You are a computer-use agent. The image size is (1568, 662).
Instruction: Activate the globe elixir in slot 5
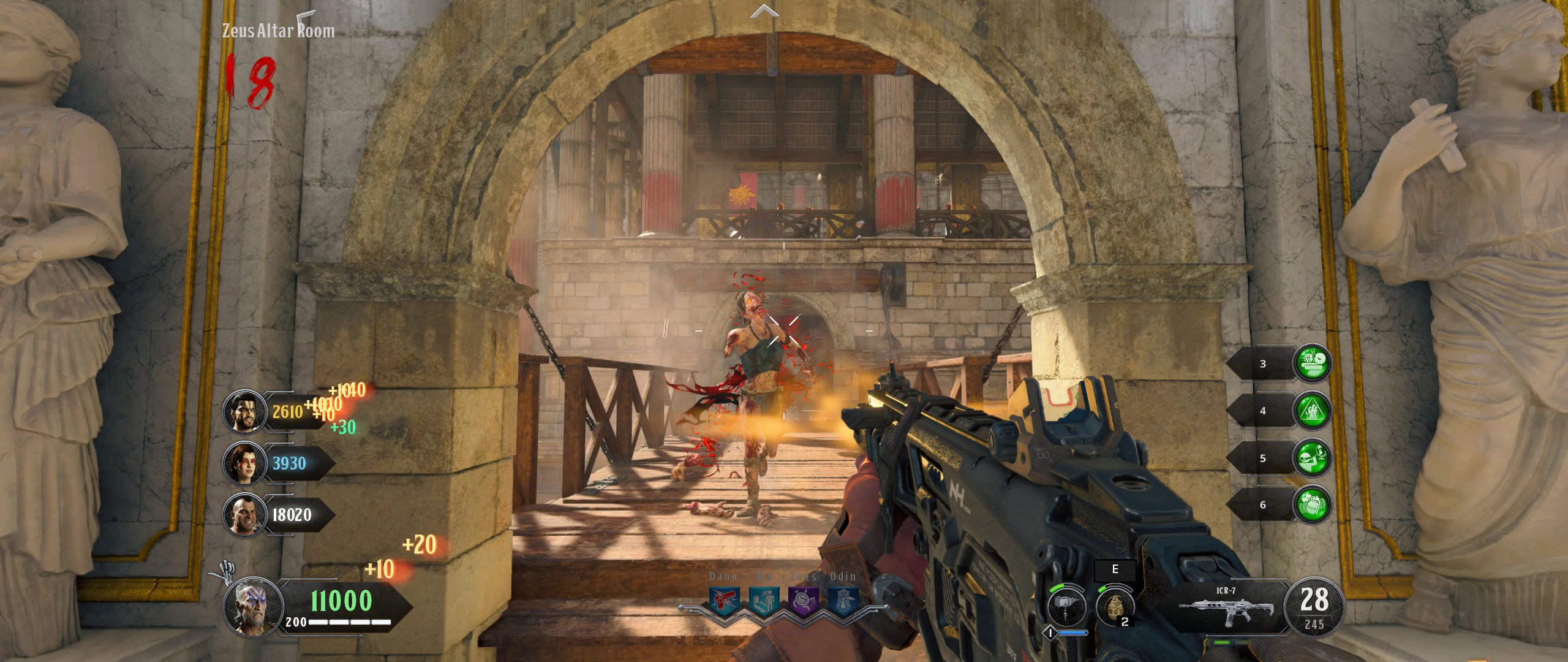click(1311, 458)
